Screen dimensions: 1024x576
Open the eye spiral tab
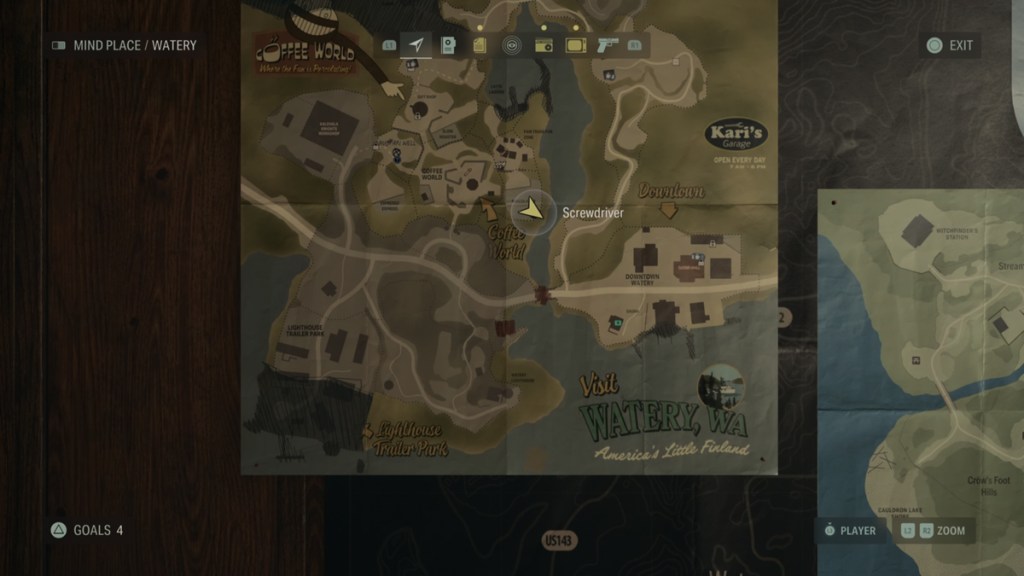point(512,45)
